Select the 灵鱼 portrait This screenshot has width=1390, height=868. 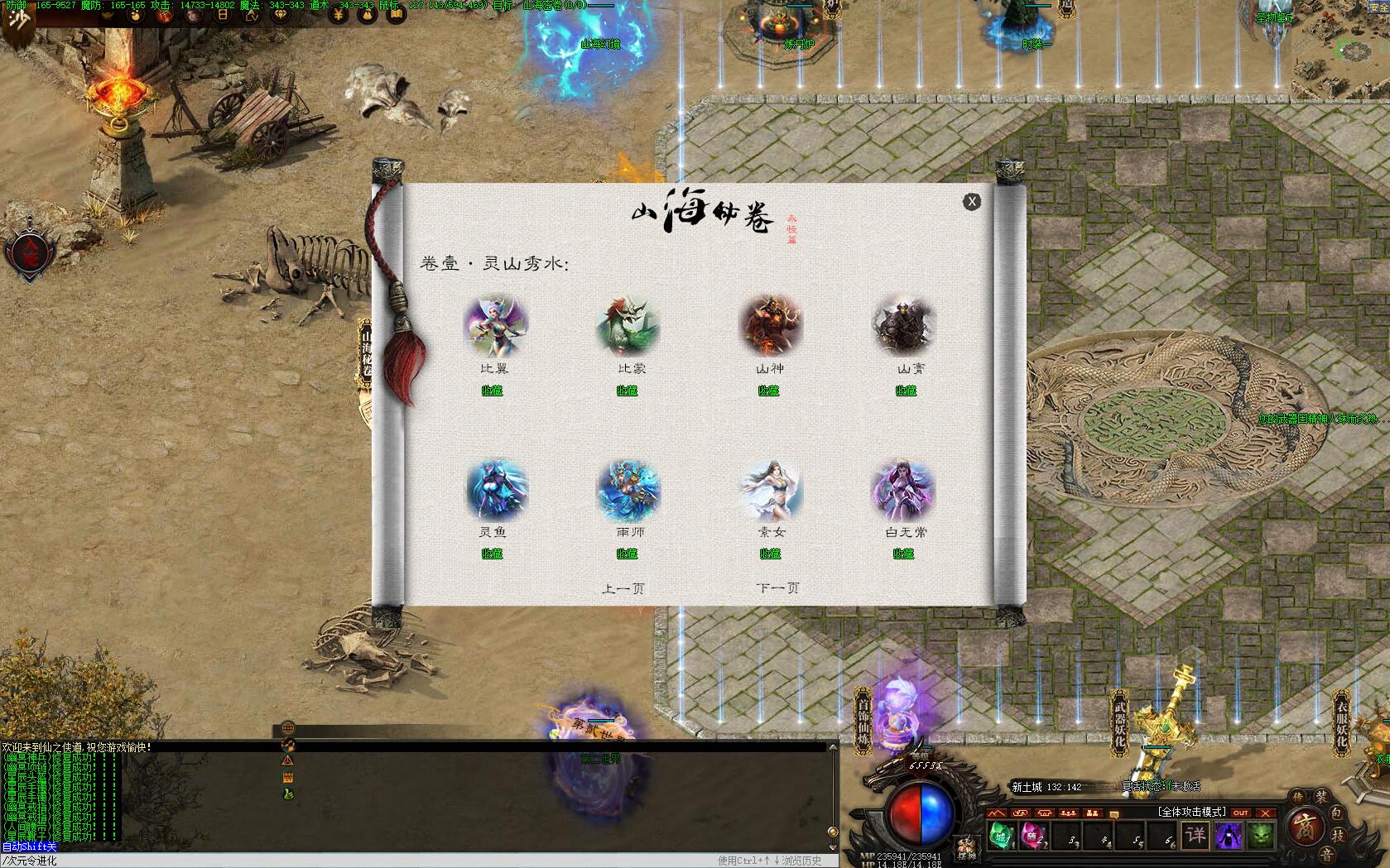496,490
